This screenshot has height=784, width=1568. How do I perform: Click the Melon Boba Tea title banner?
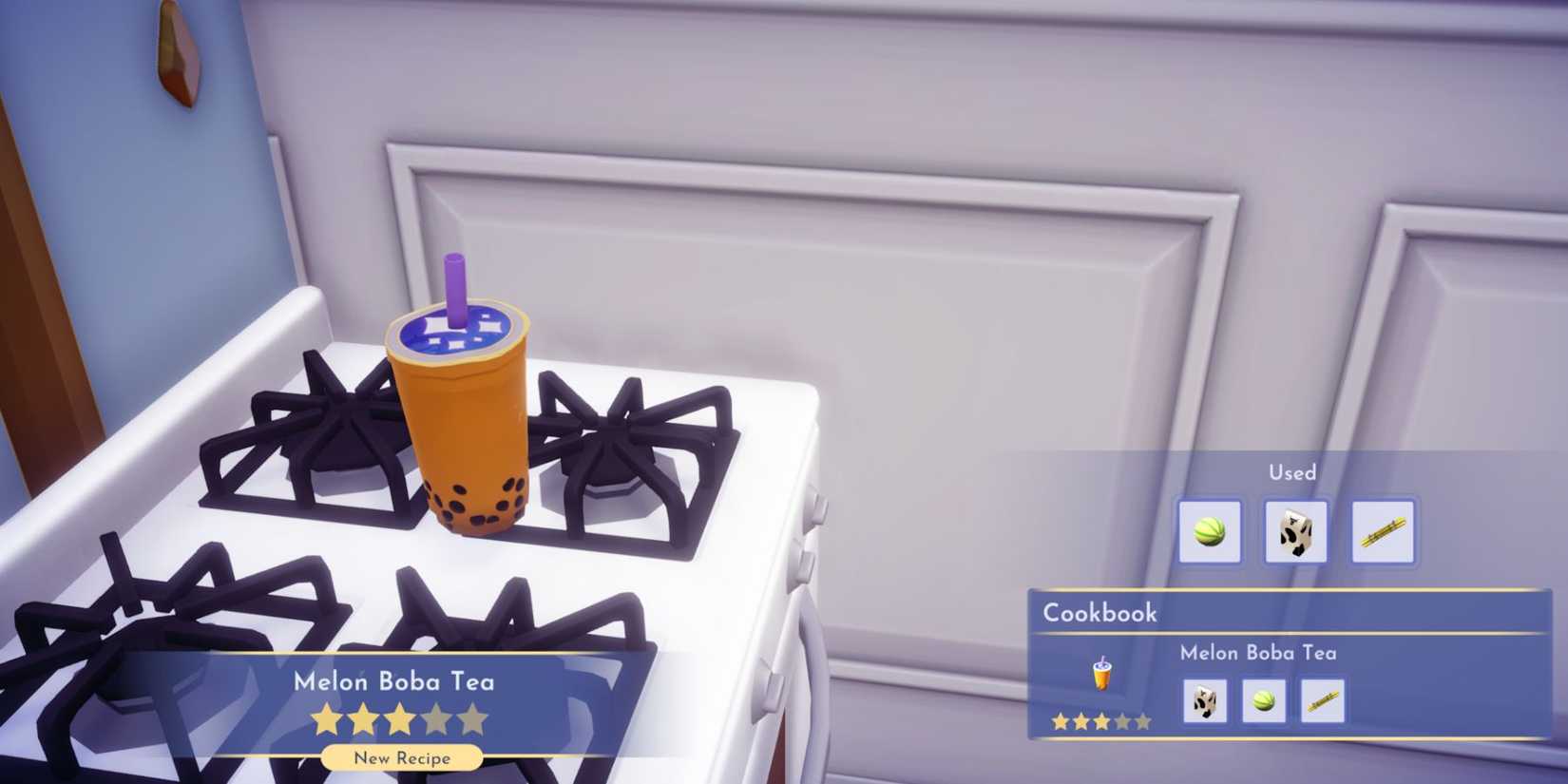point(397,681)
